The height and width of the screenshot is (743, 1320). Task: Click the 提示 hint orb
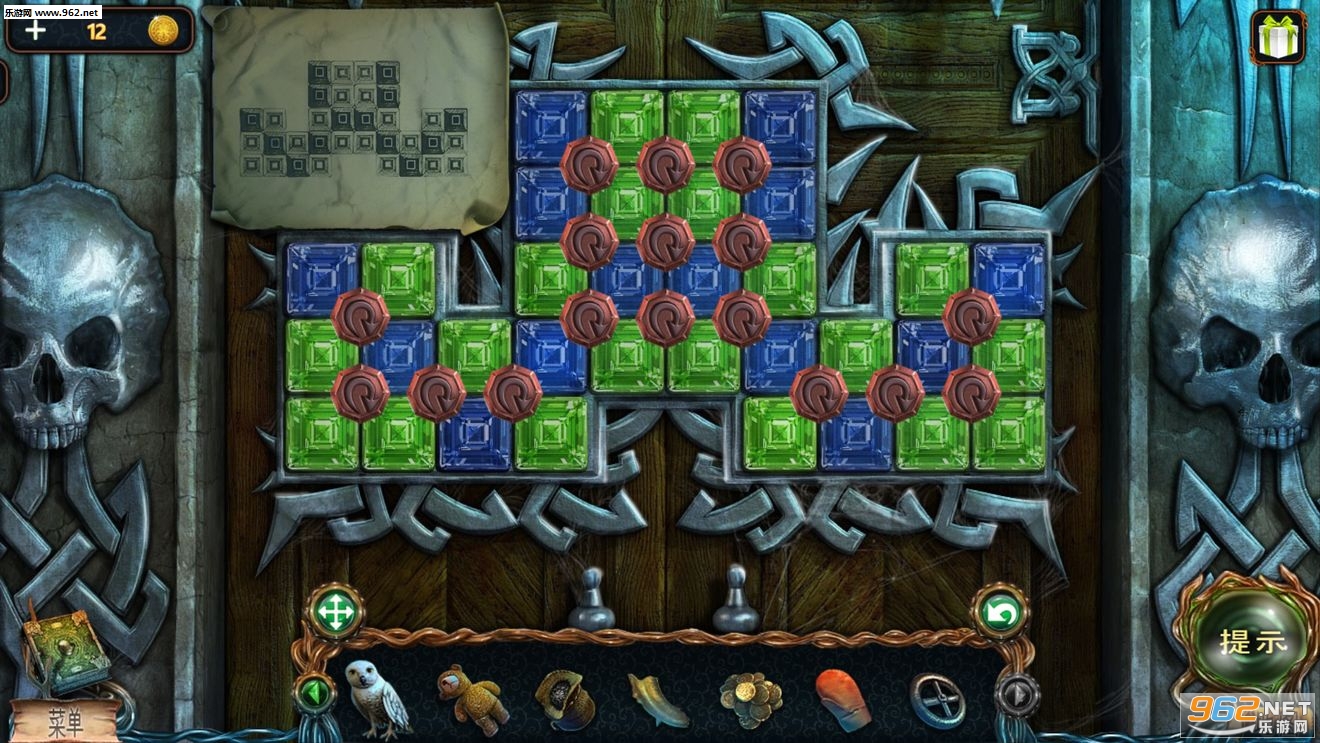pos(1252,641)
